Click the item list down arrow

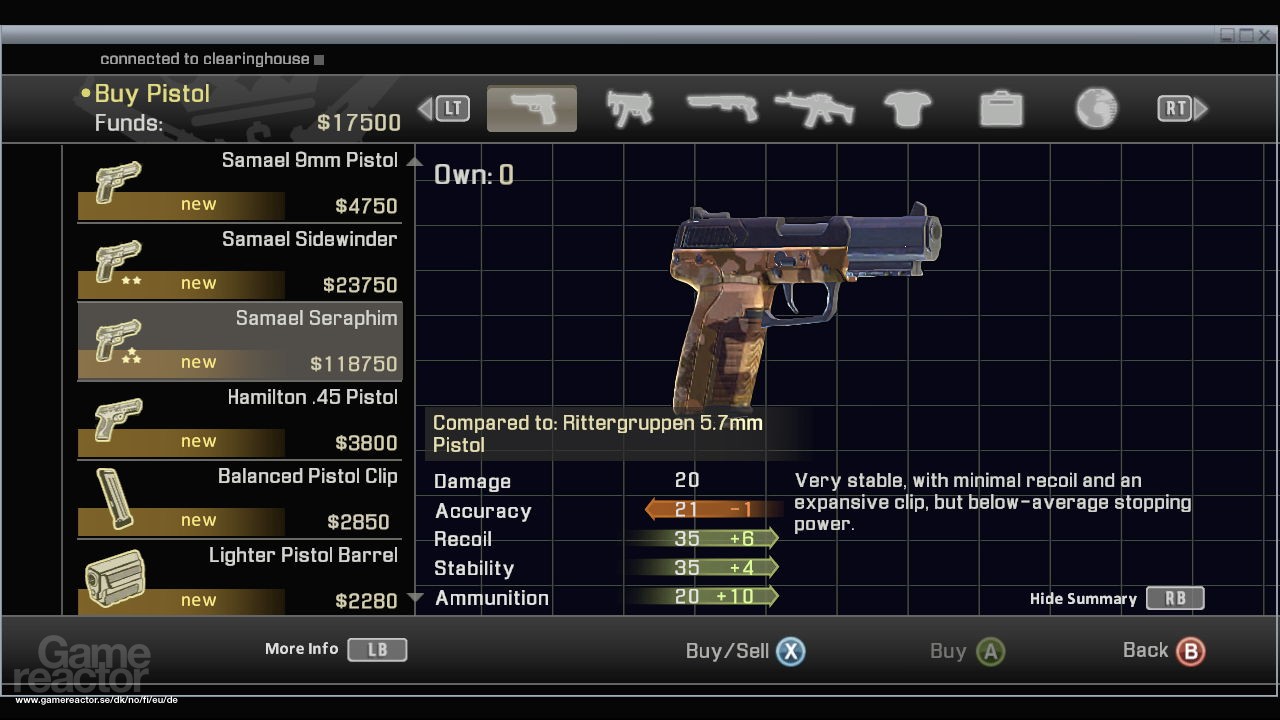coord(416,599)
